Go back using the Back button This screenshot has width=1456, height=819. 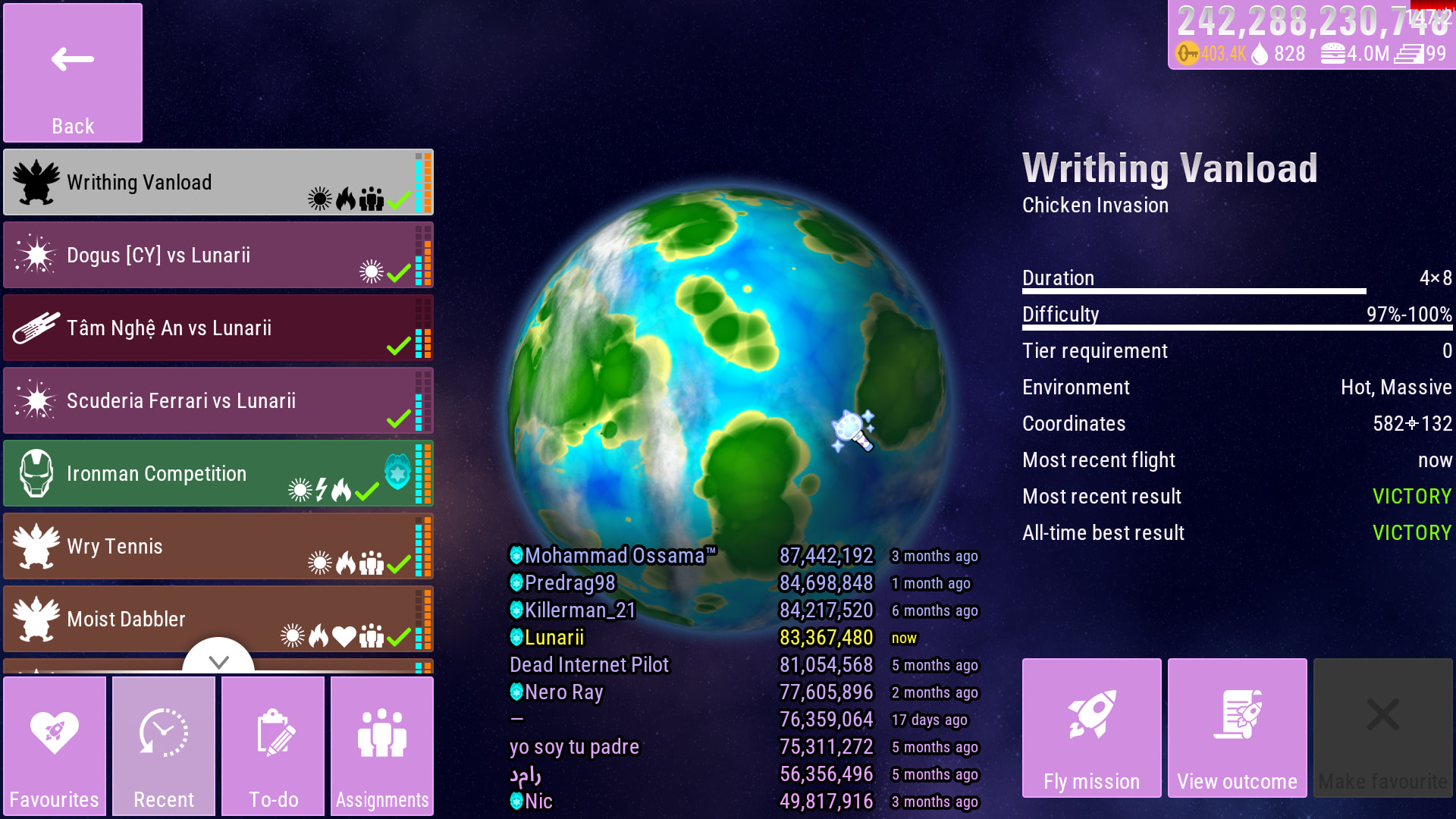pos(73,73)
